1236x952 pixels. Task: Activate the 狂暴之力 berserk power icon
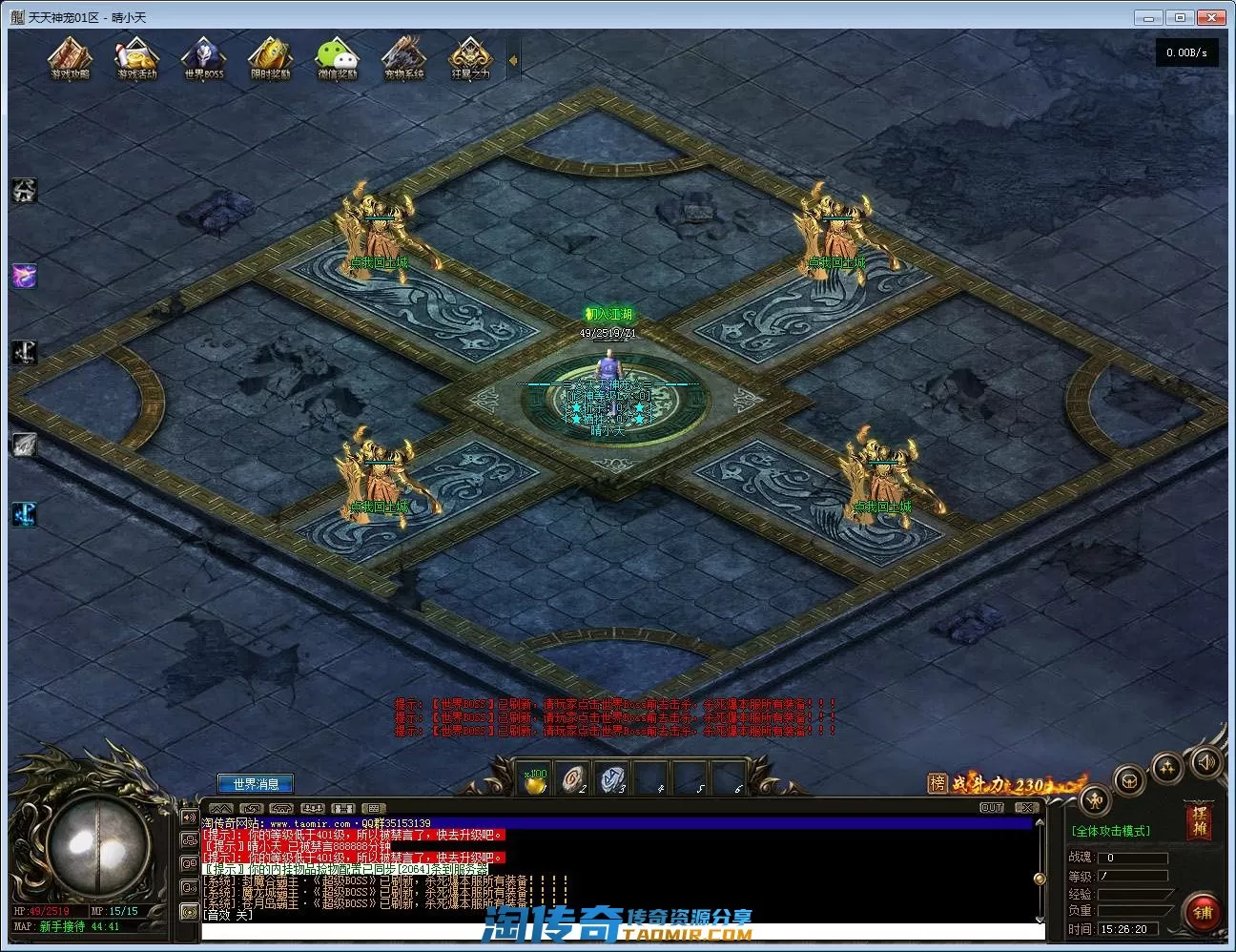pos(469,57)
